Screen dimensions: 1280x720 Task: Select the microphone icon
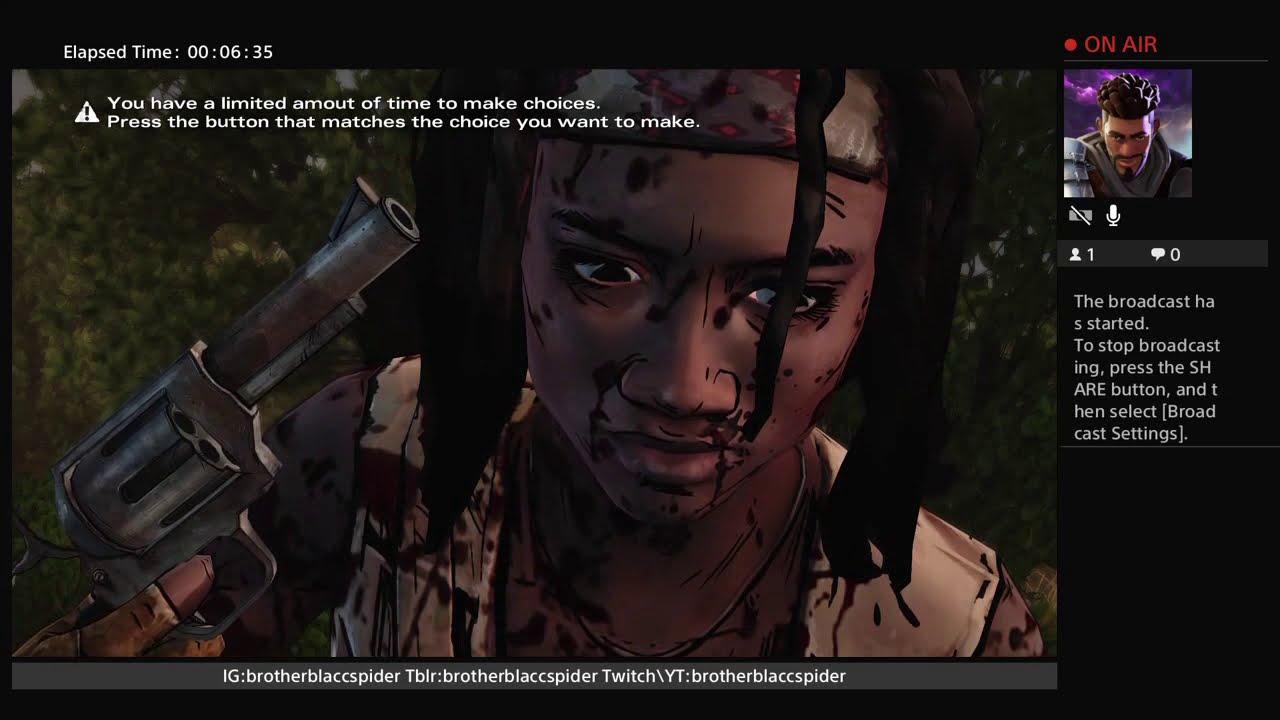(x=1112, y=214)
